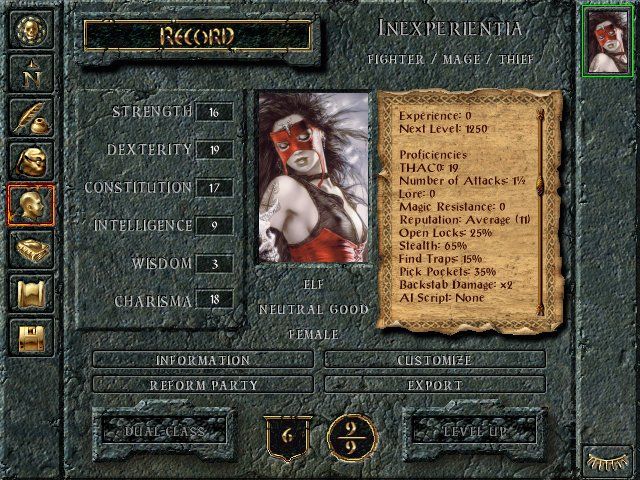Return to game via skull icon
This screenshot has width=640, height=480.
pyautogui.click(x=31, y=29)
